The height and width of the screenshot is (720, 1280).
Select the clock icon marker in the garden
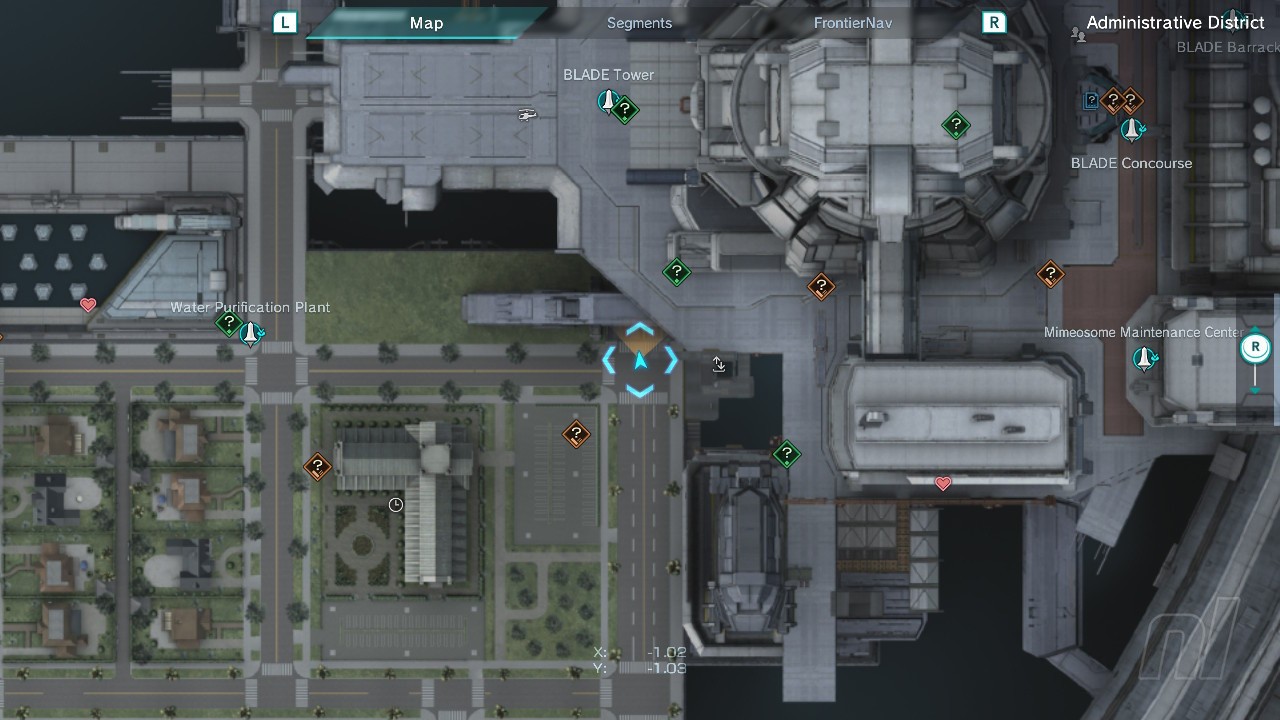[396, 505]
